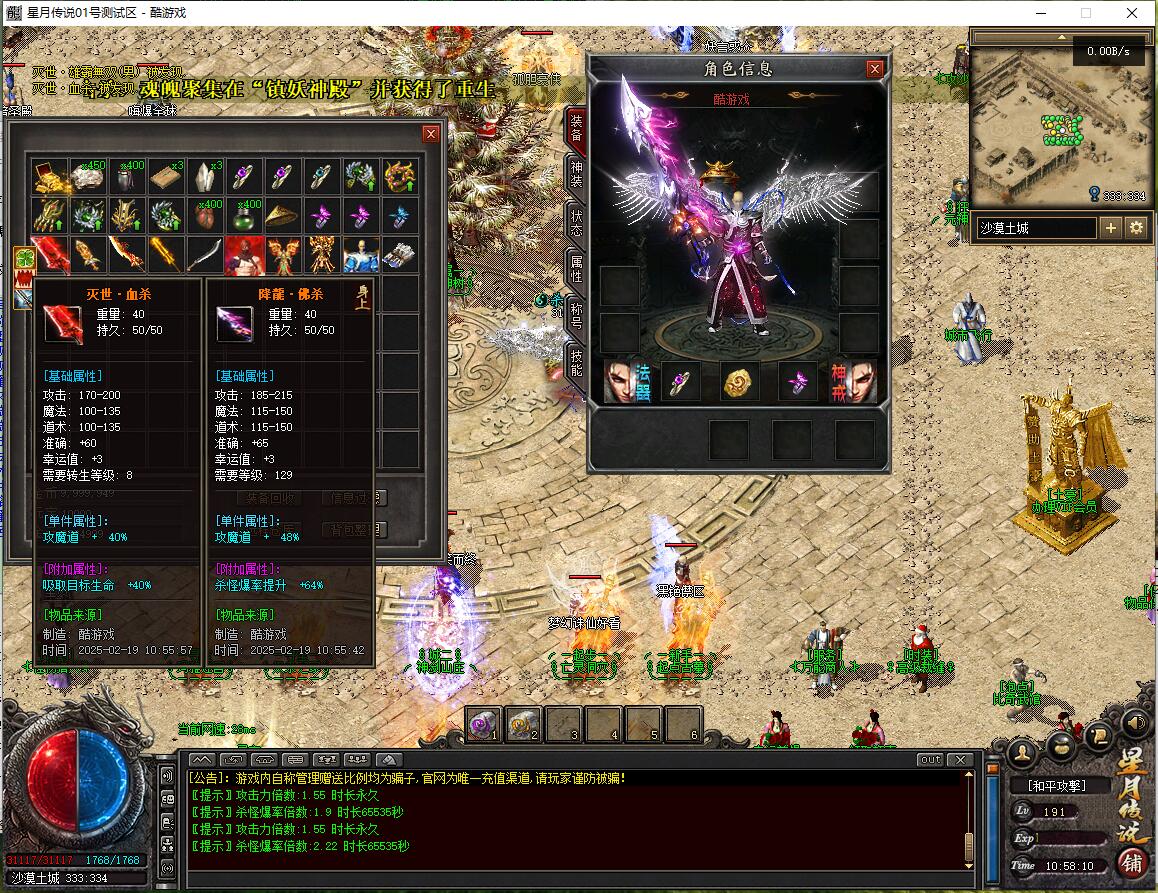Choose the curved steel sabre in the bag

point(205,254)
